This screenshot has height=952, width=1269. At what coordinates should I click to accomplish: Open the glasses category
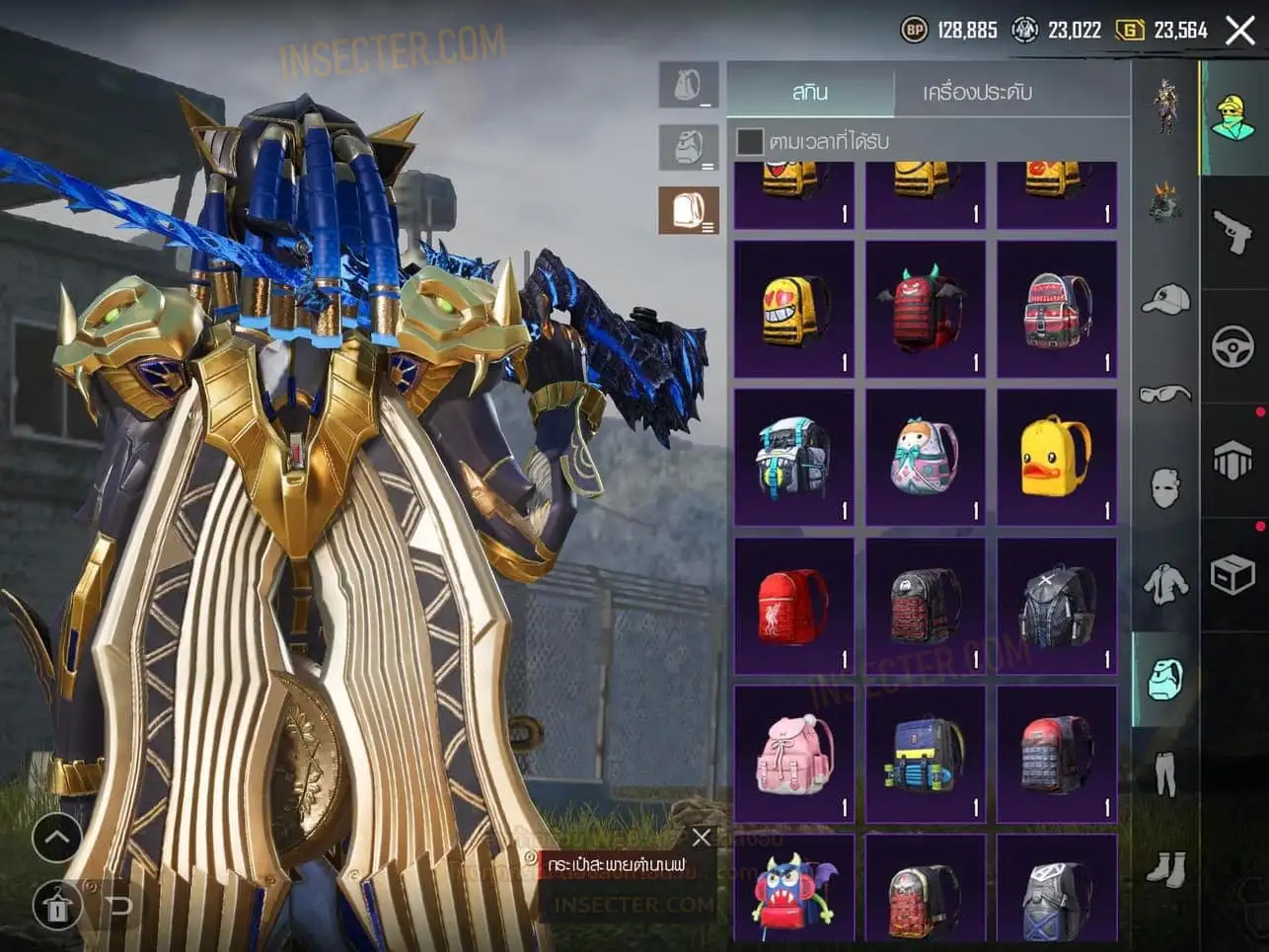(x=1165, y=395)
